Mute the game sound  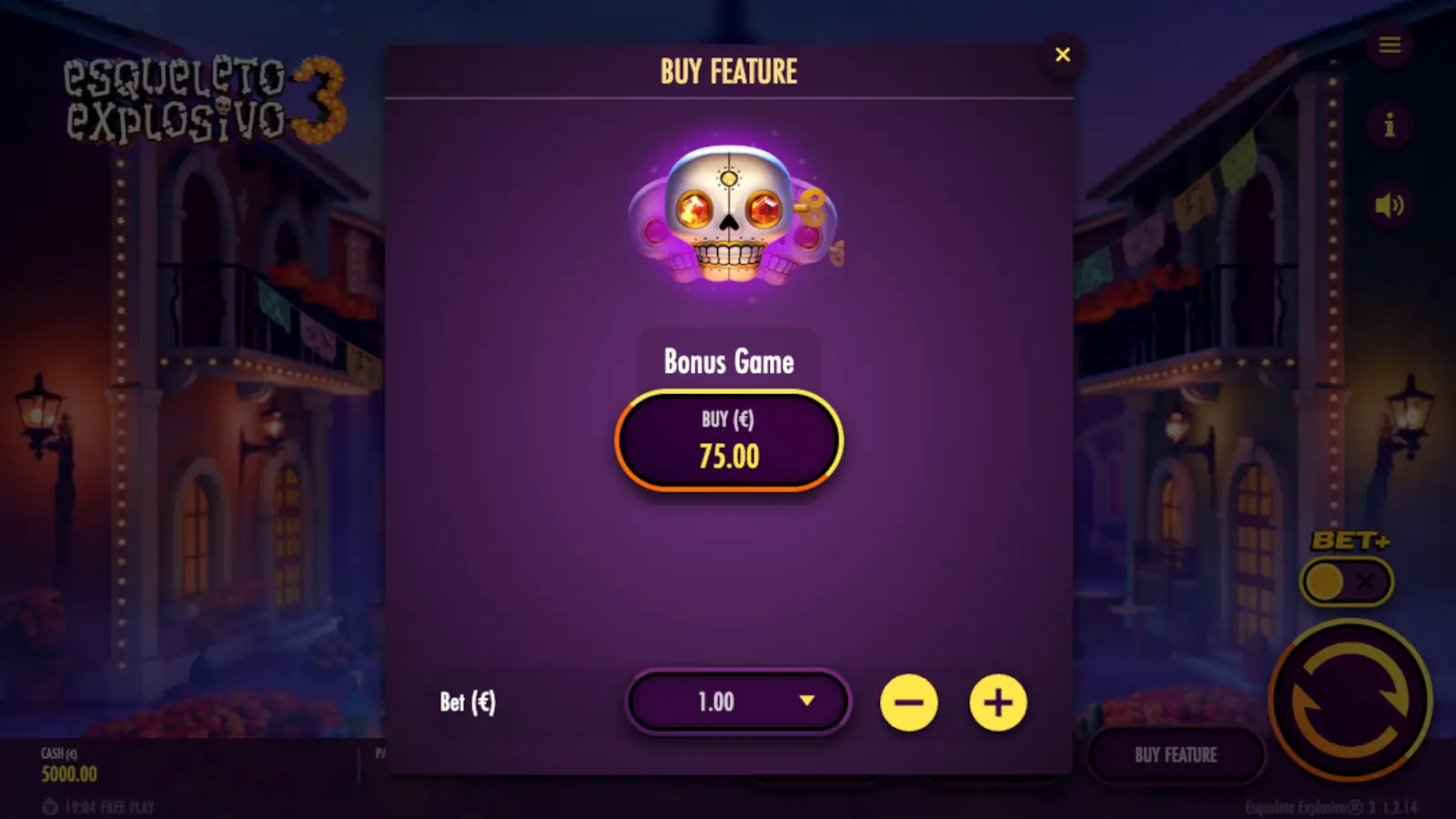(1390, 205)
